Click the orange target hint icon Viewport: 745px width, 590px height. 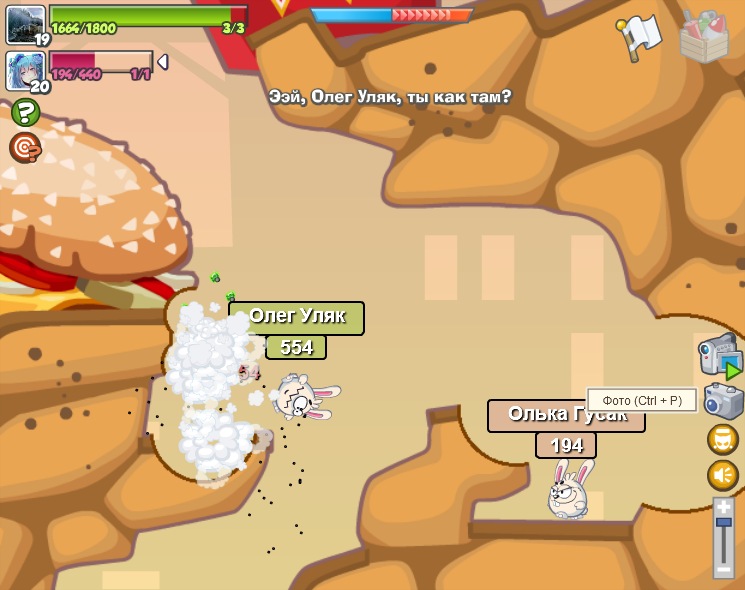(25, 148)
